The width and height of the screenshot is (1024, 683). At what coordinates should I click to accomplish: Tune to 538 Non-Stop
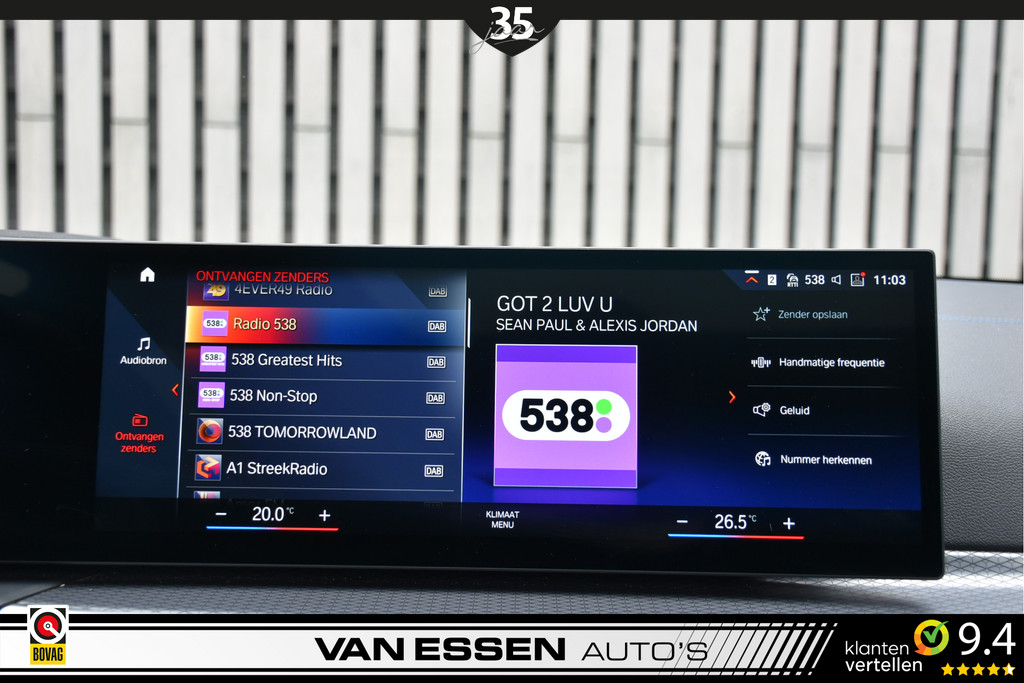[x=320, y=396]
